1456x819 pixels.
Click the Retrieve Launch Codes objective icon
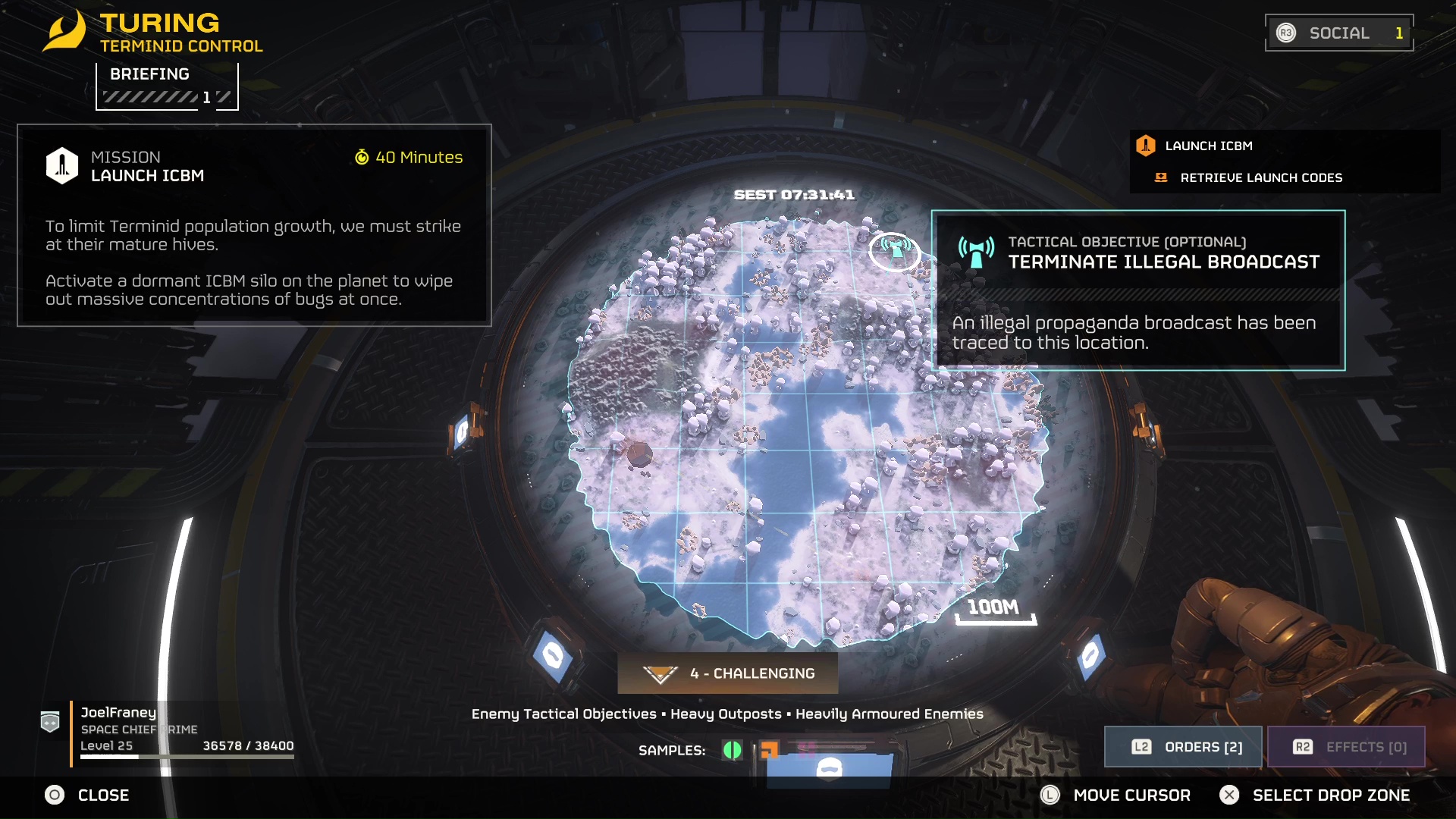pos(1161,178)
